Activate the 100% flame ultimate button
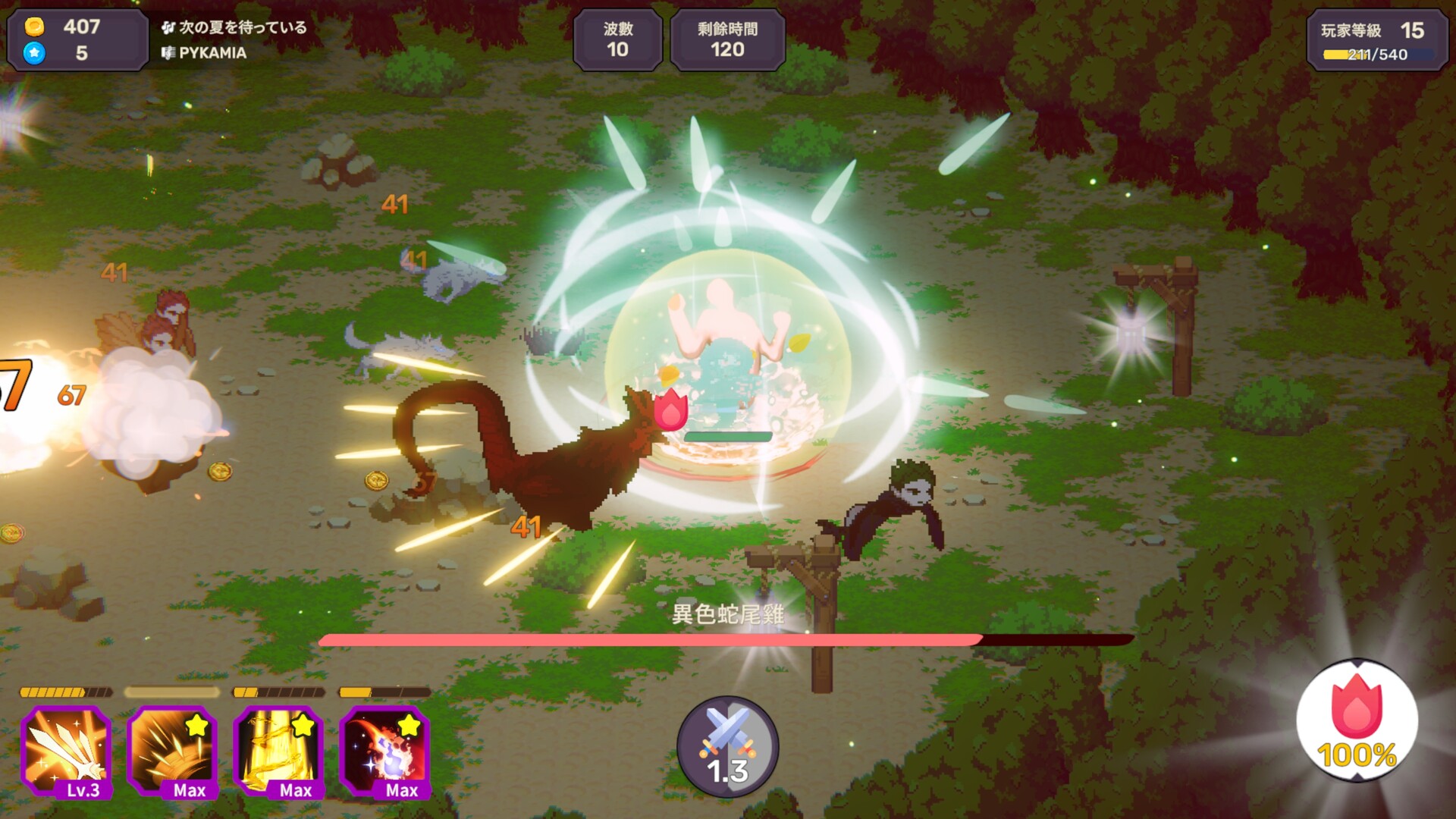1456x819 pixels. point(1357,720)
